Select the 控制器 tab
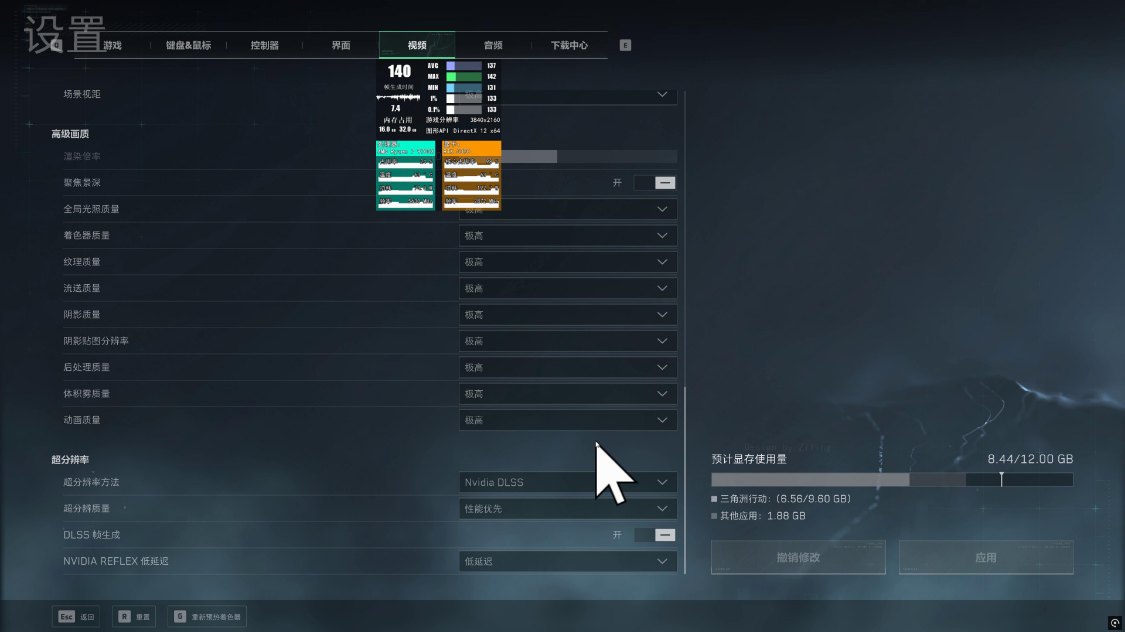1125x632 pixels. tap(265, 45)
